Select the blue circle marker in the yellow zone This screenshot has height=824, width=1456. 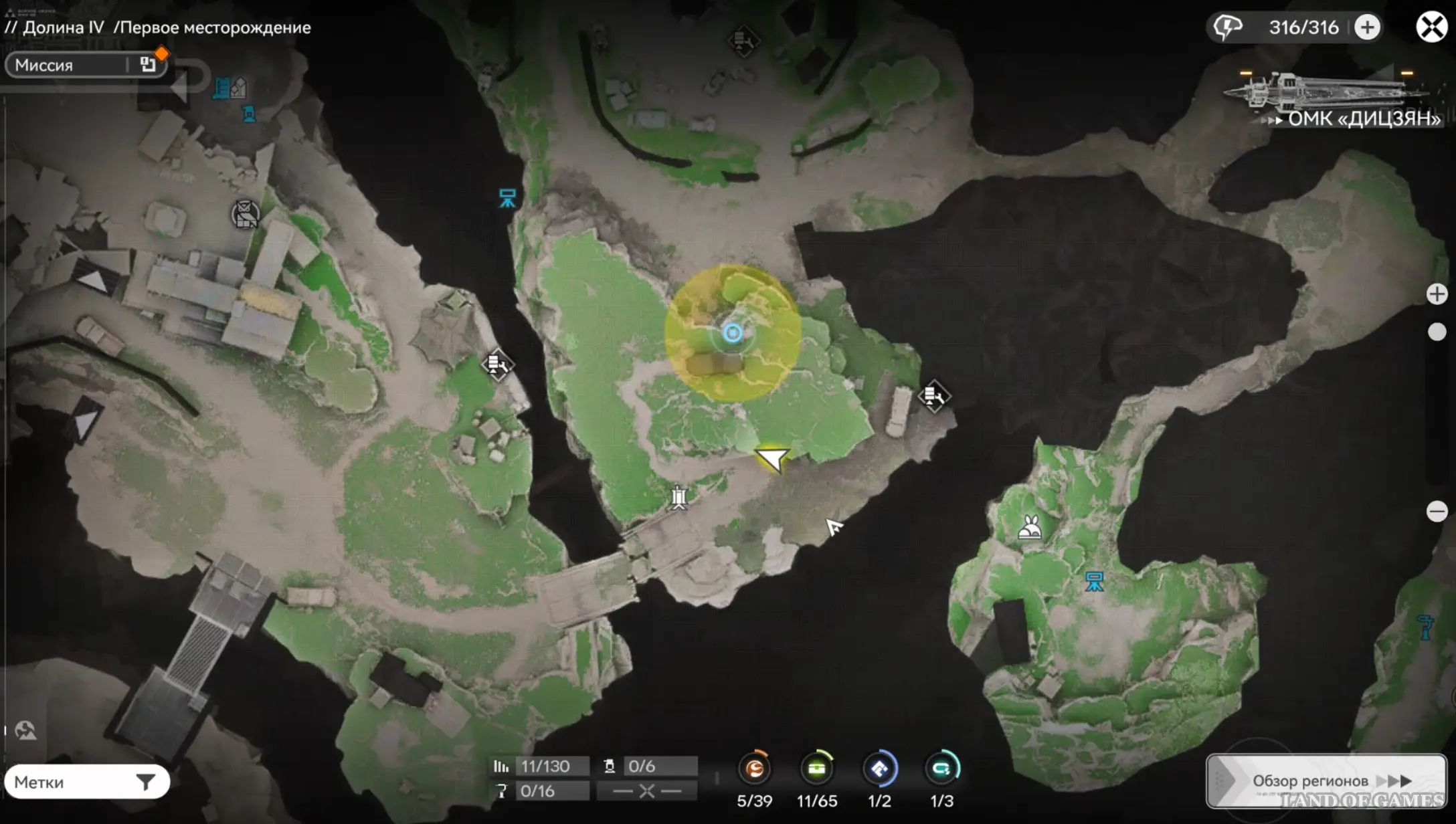733,333
